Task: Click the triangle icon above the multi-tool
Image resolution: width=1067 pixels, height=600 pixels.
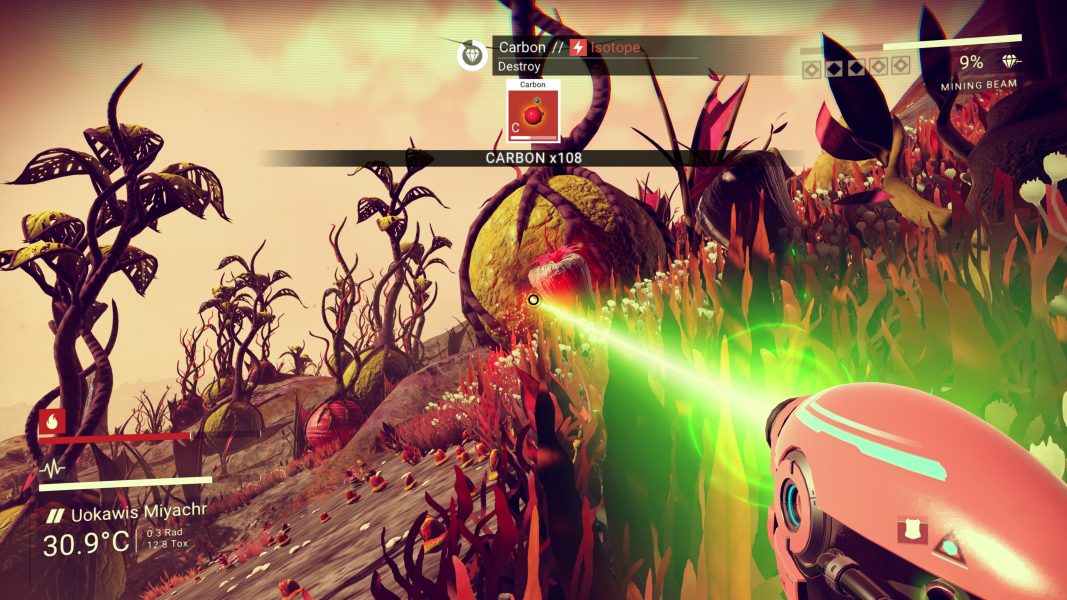Action: pyautogui.click(x=946, y=546)
